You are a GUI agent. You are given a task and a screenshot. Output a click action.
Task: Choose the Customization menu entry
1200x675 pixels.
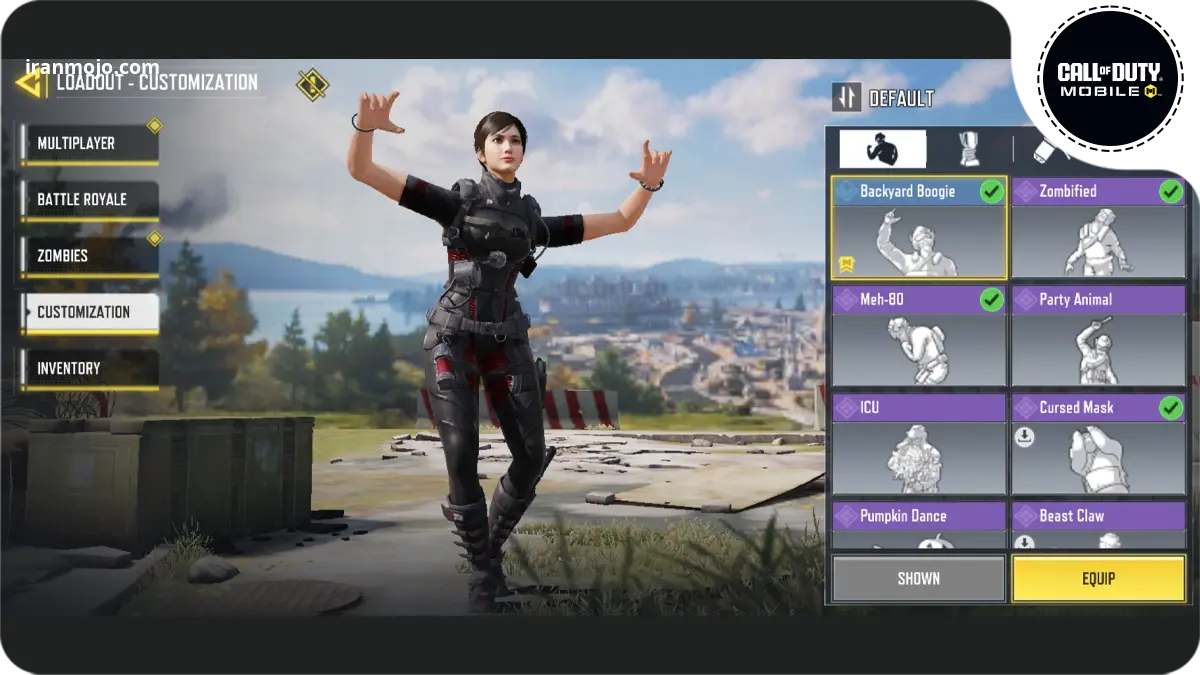click(89, 312)
